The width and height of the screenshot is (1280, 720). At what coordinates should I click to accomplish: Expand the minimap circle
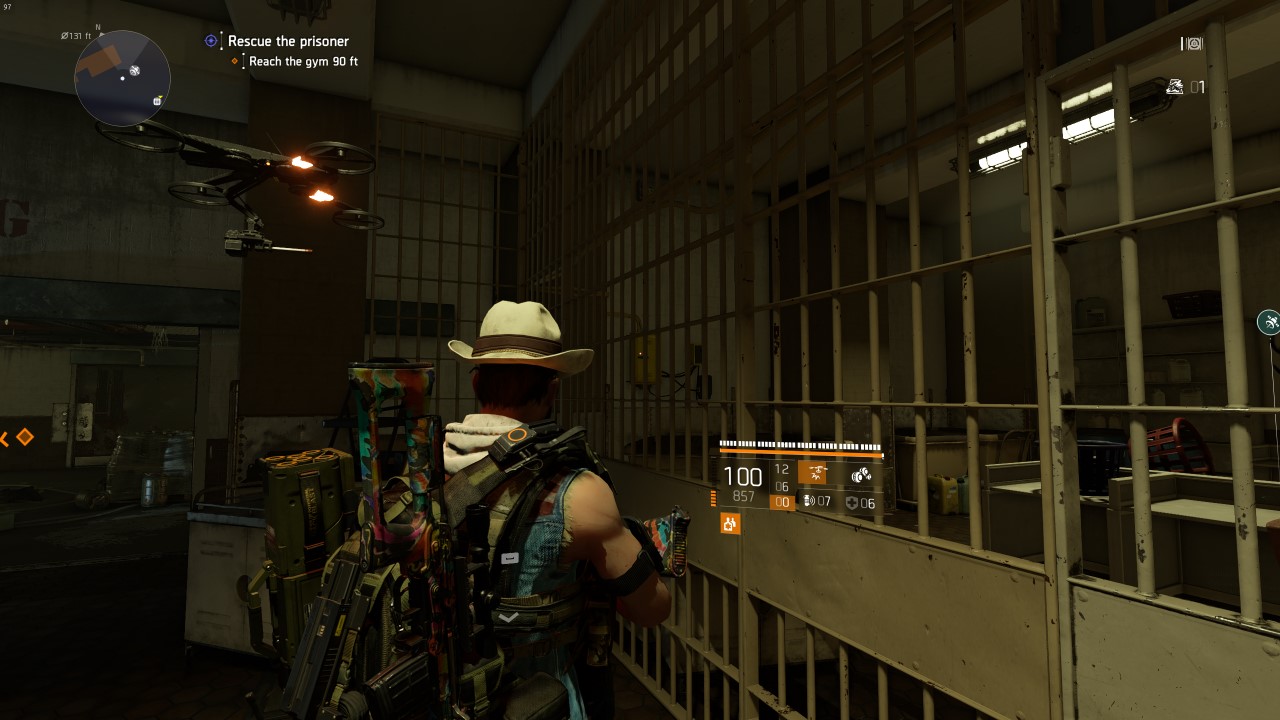click(x=122, y=78)
